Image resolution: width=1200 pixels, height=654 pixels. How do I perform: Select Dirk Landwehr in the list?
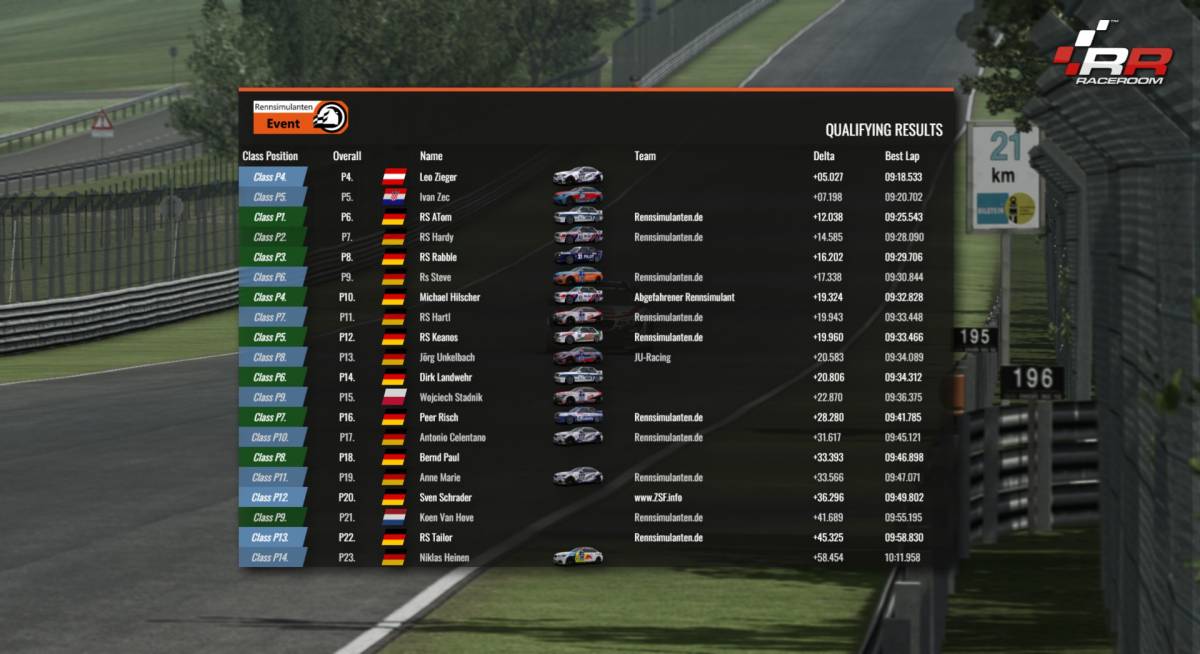[445, 377]
